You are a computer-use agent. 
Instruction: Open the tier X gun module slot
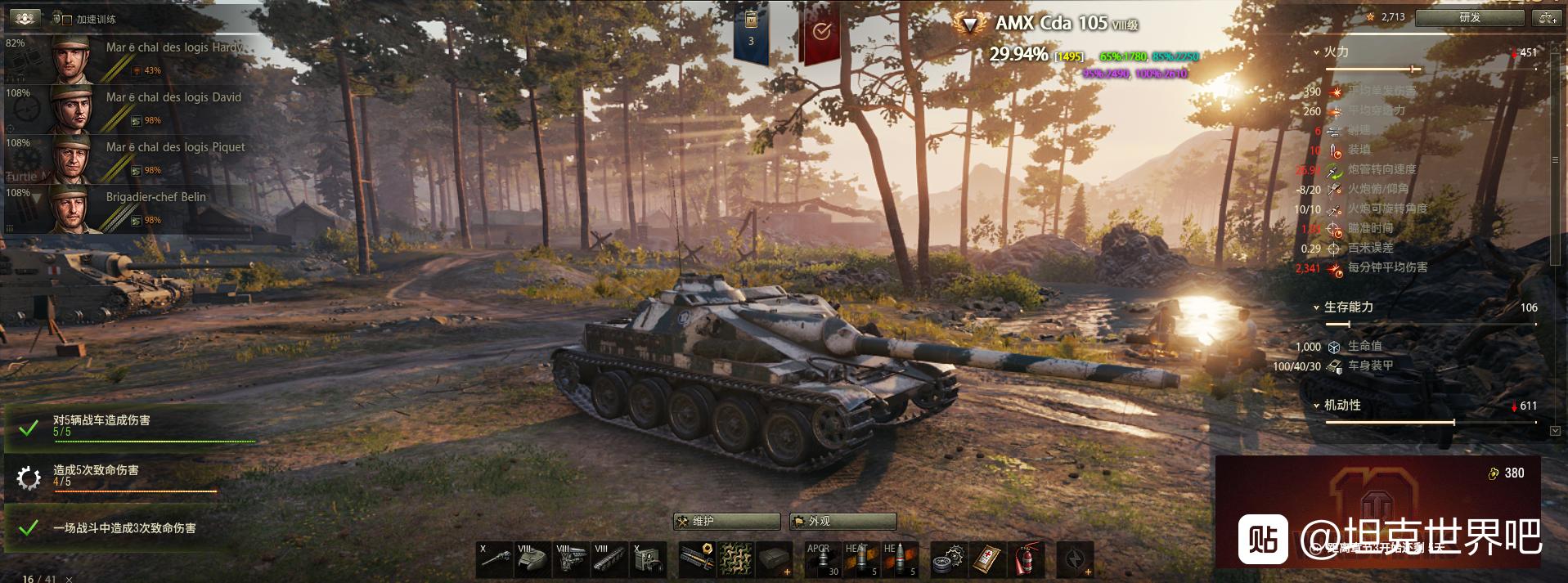[x=496, y=560]
